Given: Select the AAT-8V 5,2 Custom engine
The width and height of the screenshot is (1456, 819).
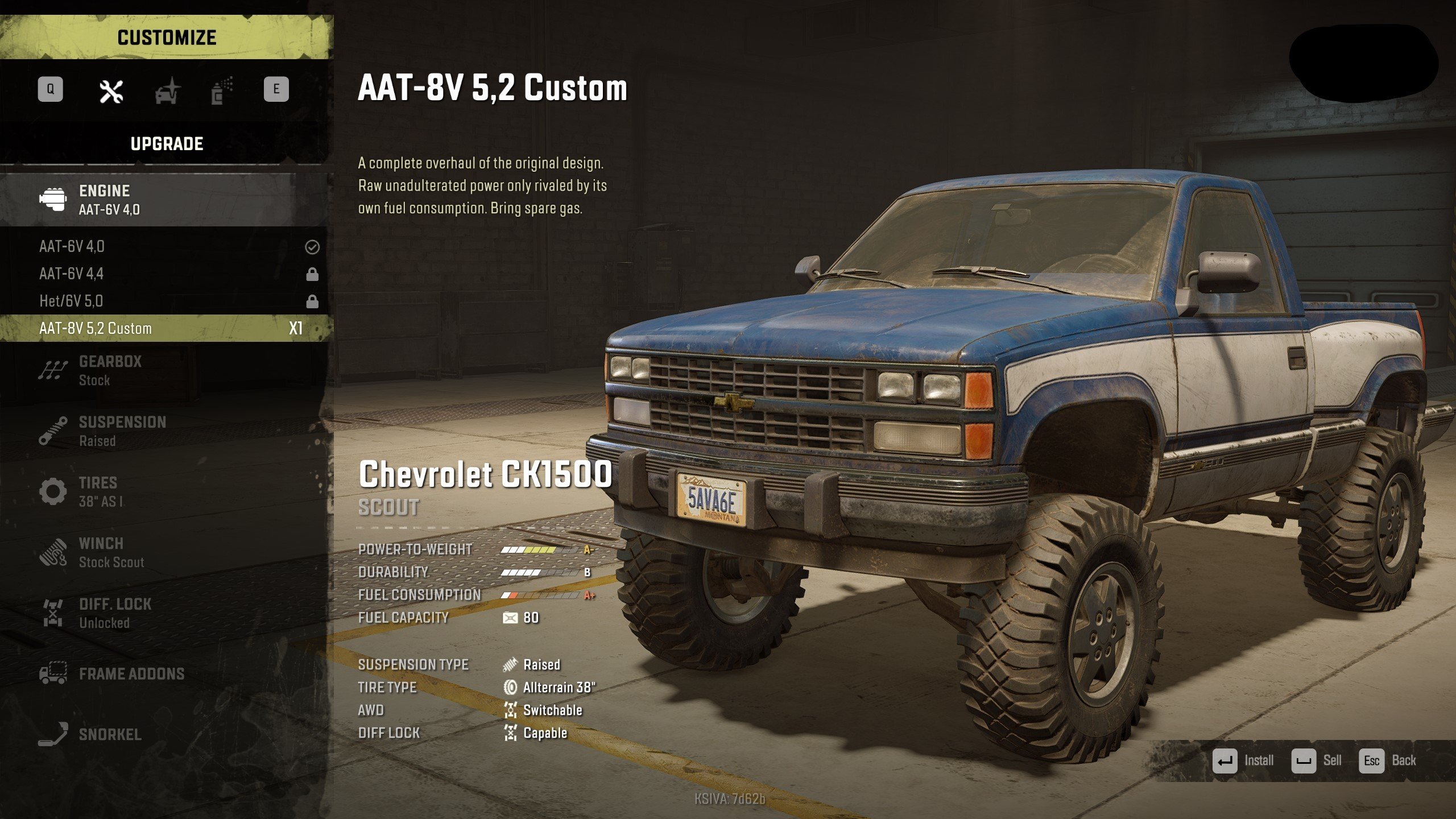Looking at the screenshot, I should (165, 328).
